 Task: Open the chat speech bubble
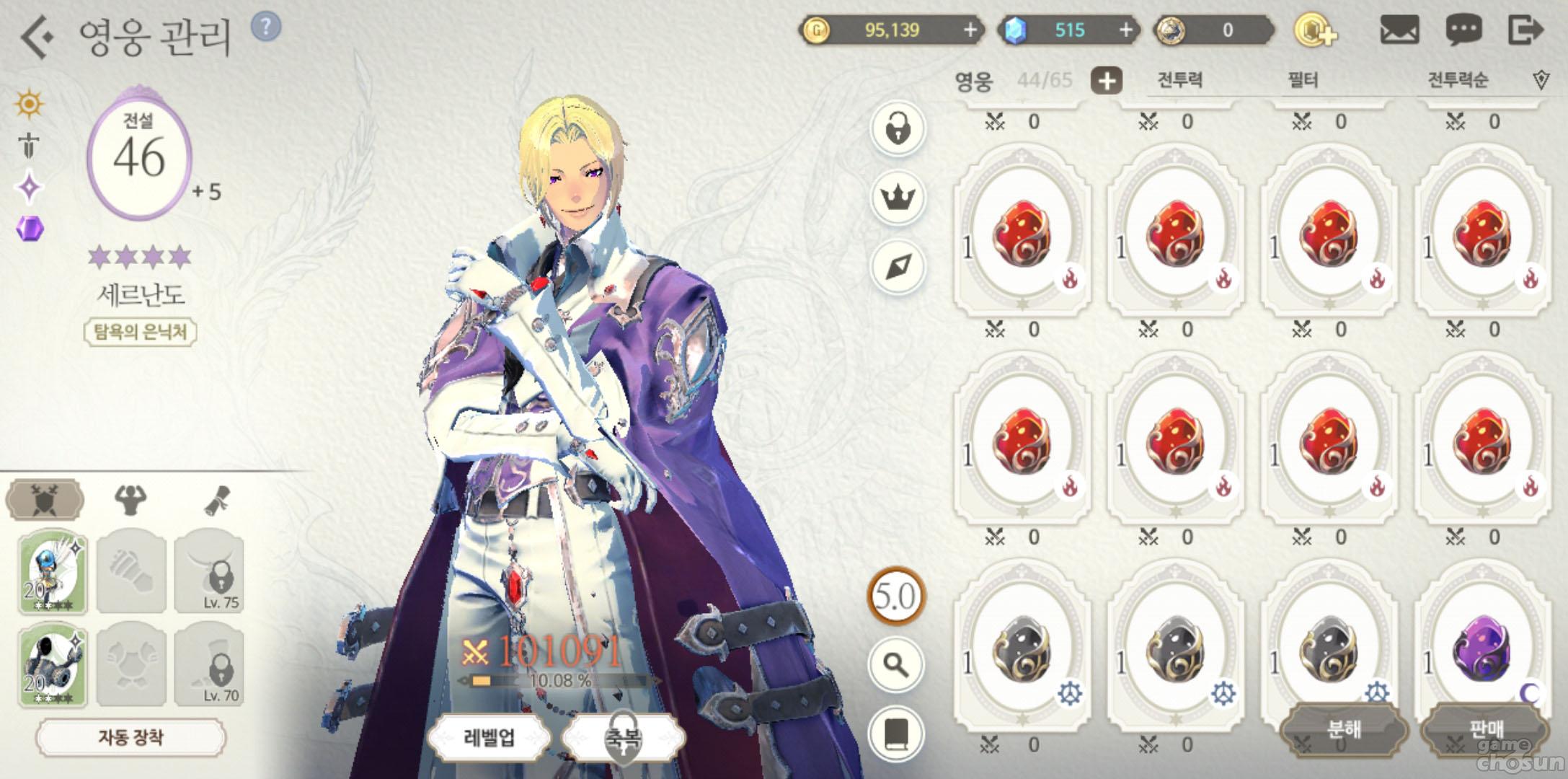[1463, 30]
